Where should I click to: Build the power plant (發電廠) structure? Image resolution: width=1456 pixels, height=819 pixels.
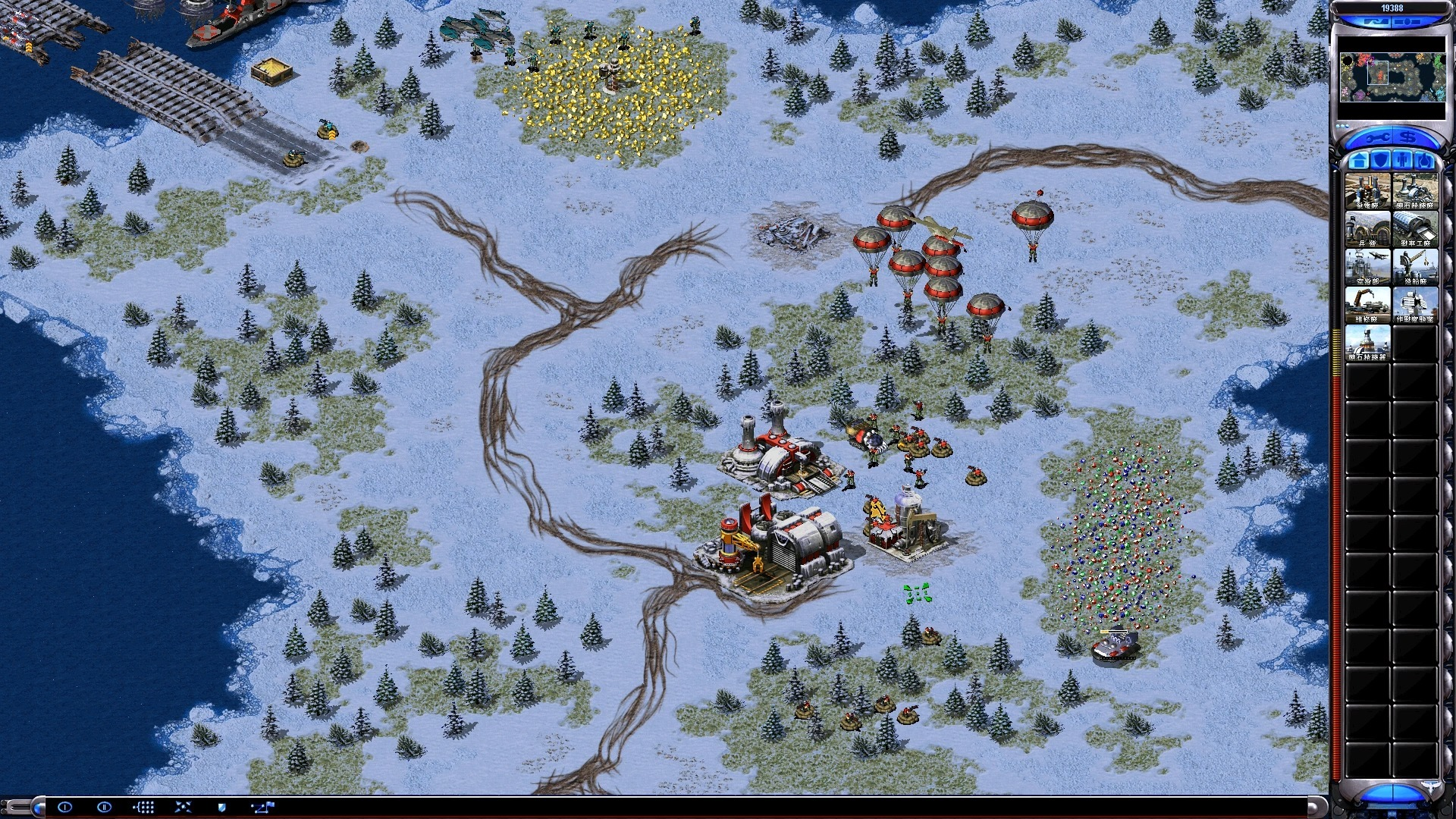(1367, 190)
